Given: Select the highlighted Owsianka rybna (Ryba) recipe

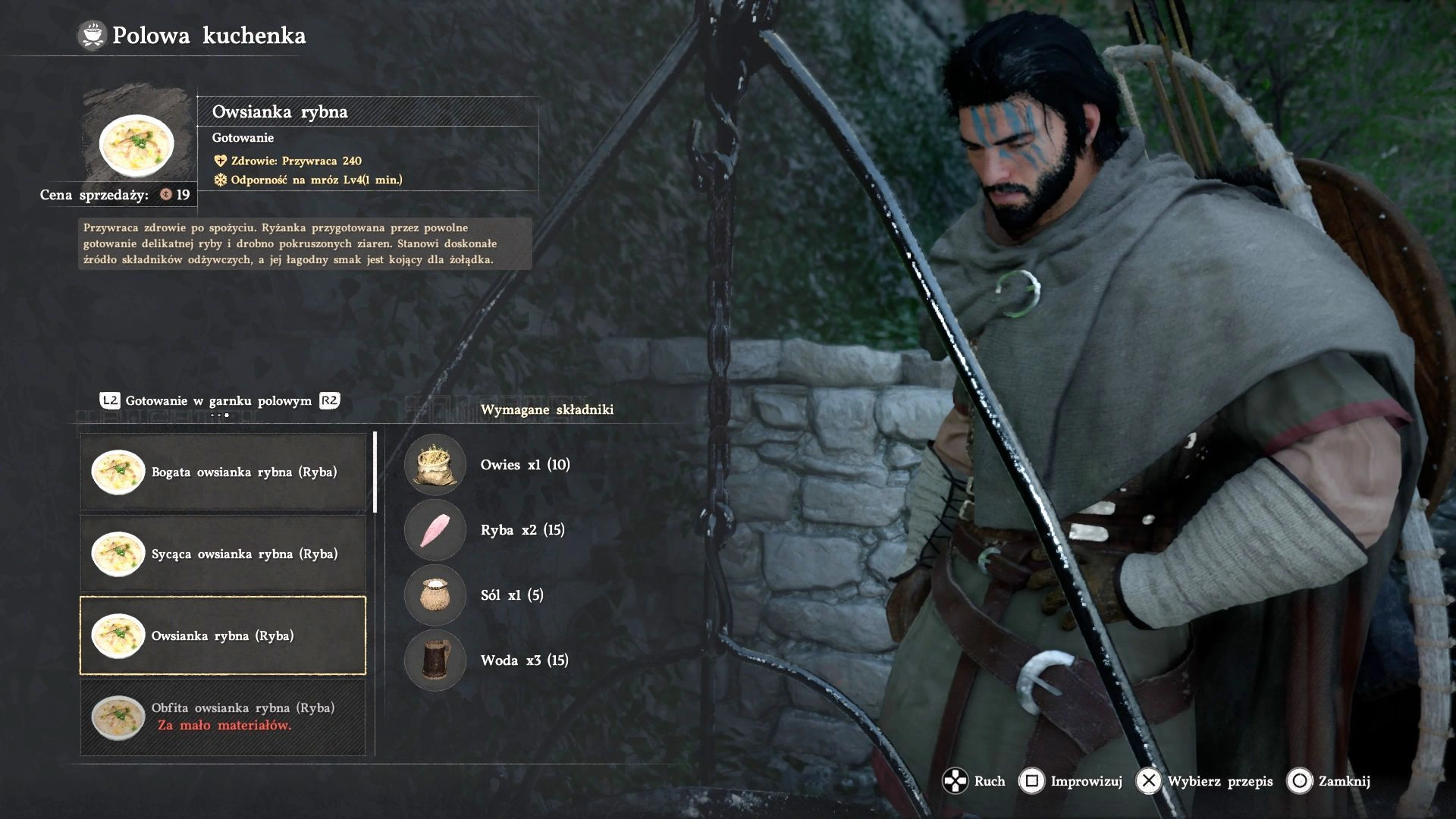Looking at the screenshot, I should pyautogui.click(x=223, y=635).
